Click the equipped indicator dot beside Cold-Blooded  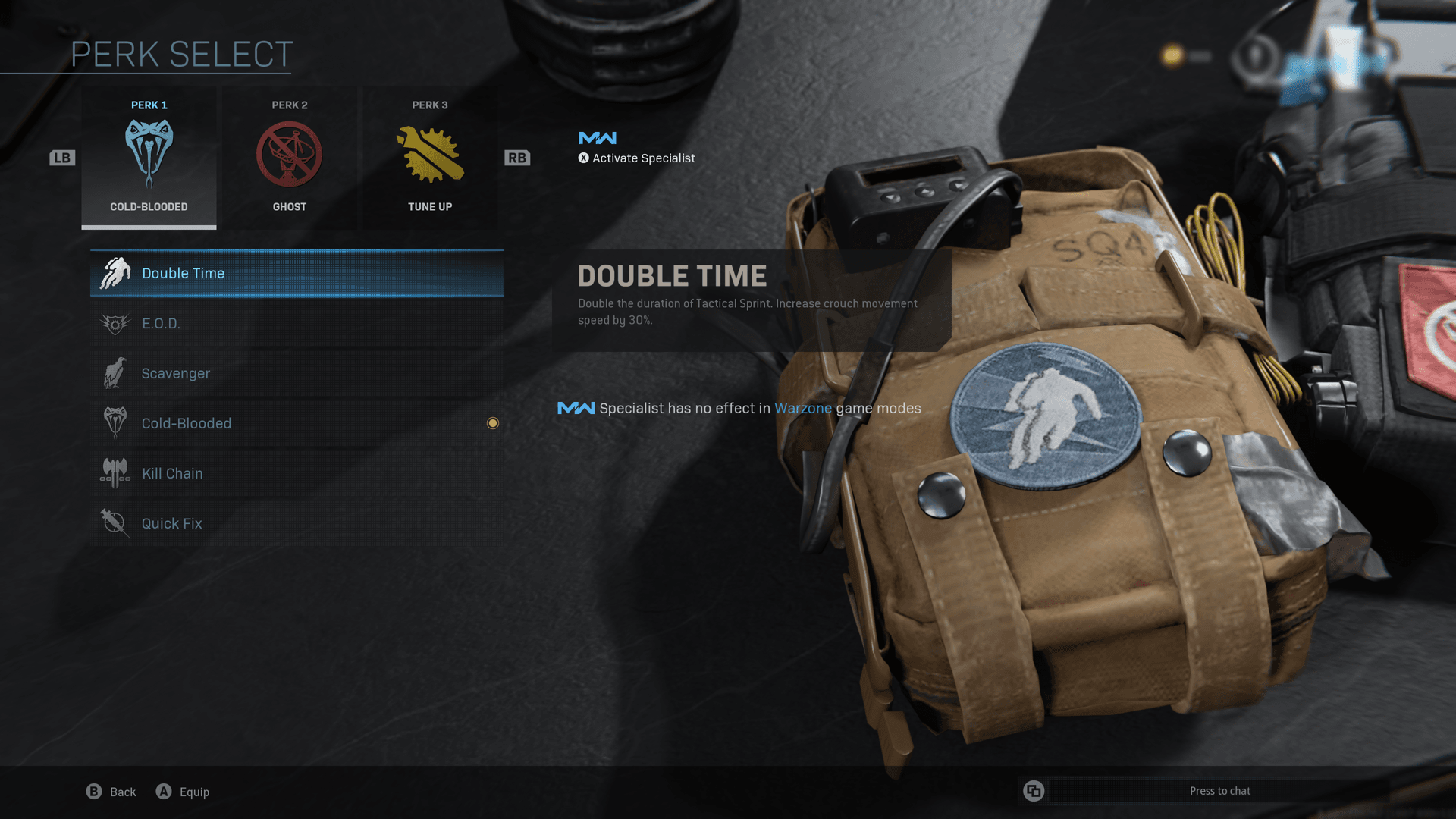493,423
